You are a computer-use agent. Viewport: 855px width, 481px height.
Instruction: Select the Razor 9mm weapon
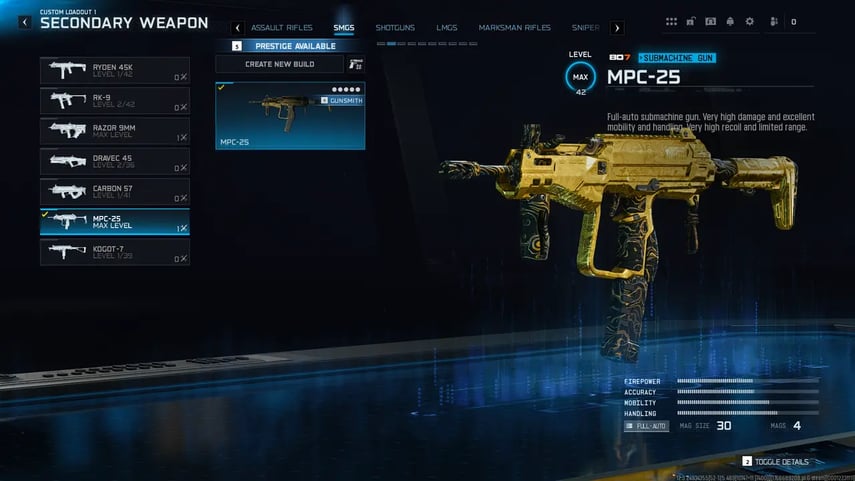click(x=114, y=131)
